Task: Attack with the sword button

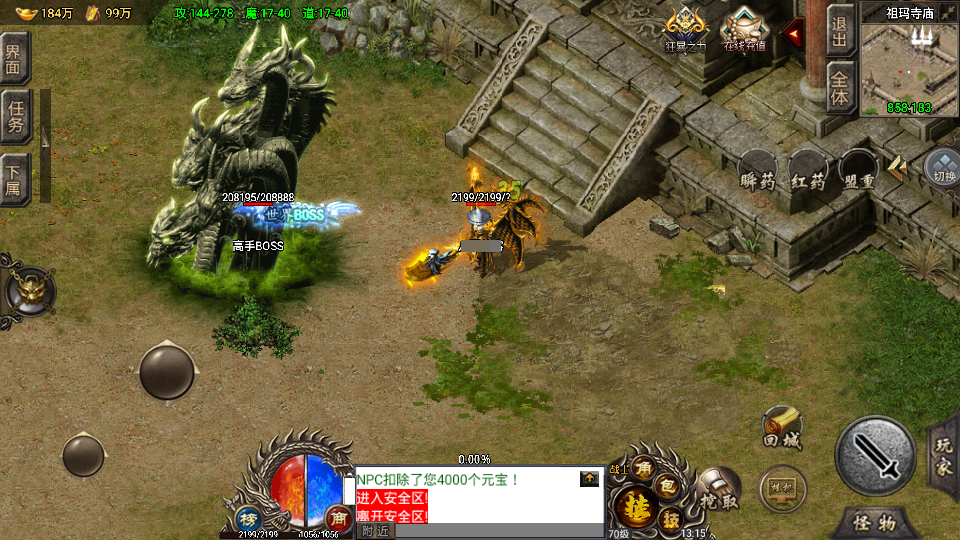Action: (x=875, y=456)
